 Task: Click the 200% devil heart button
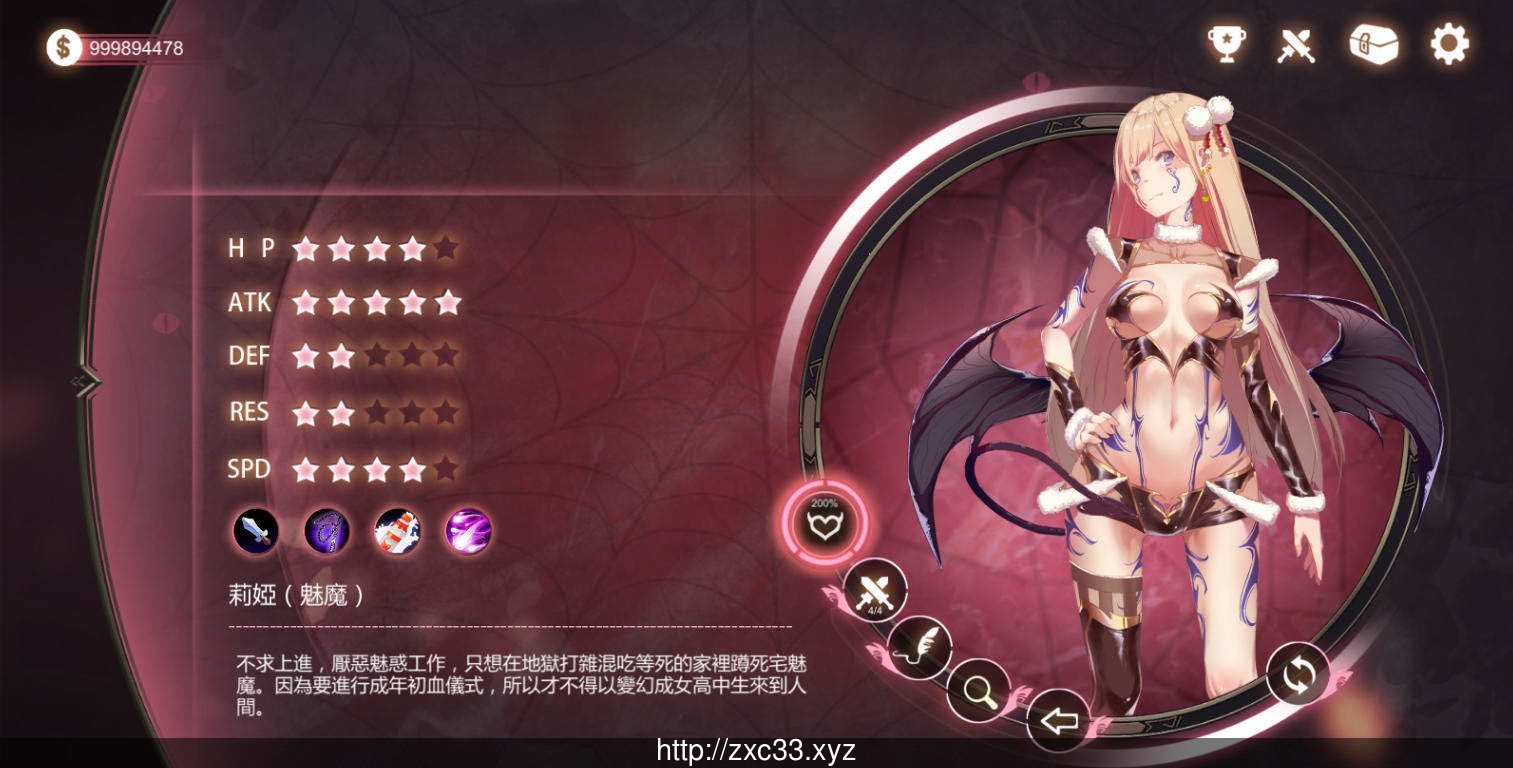pos(824,522)
